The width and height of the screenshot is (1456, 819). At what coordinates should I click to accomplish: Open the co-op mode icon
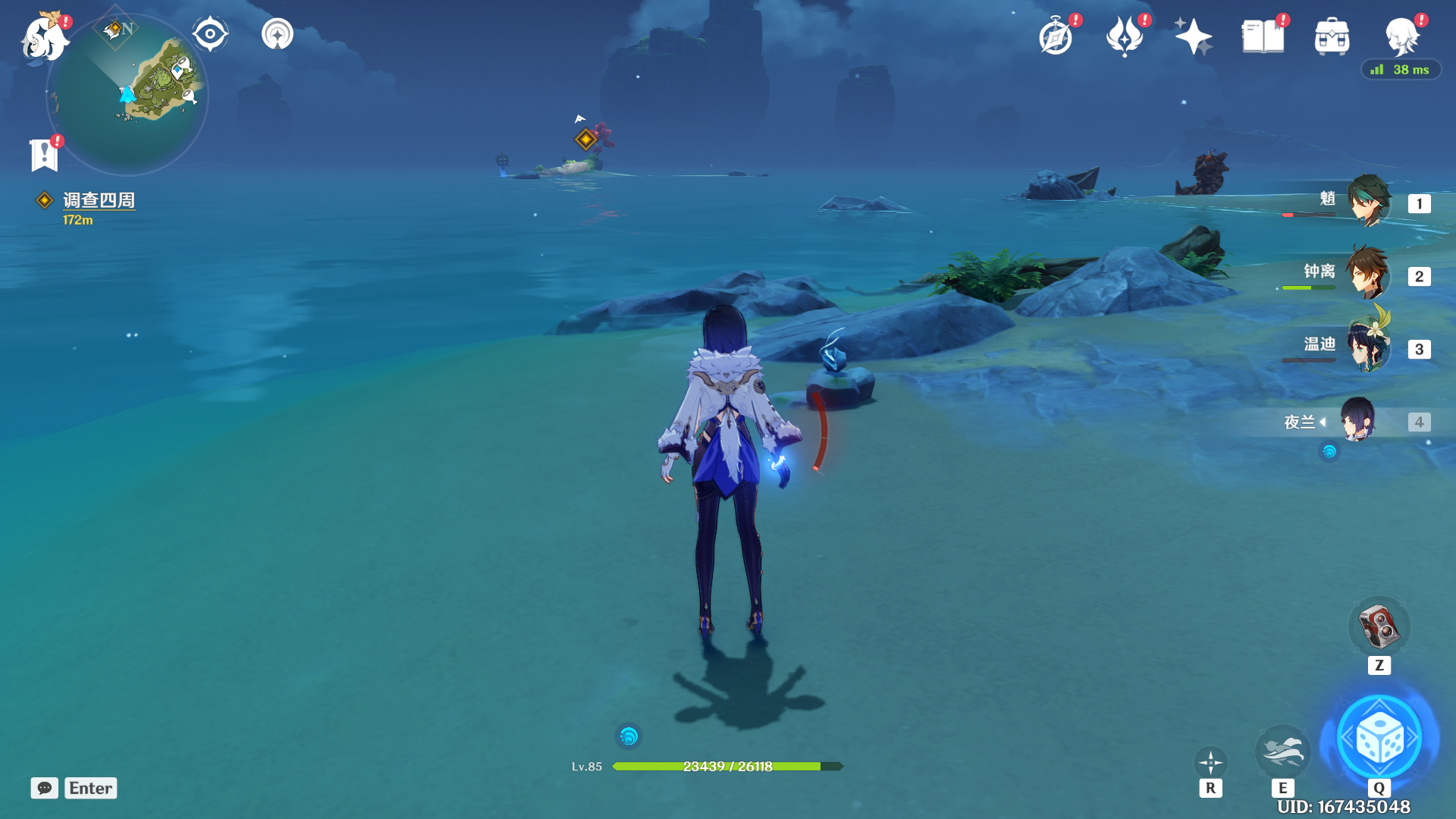pyautogui.click(x=278, y=34)
